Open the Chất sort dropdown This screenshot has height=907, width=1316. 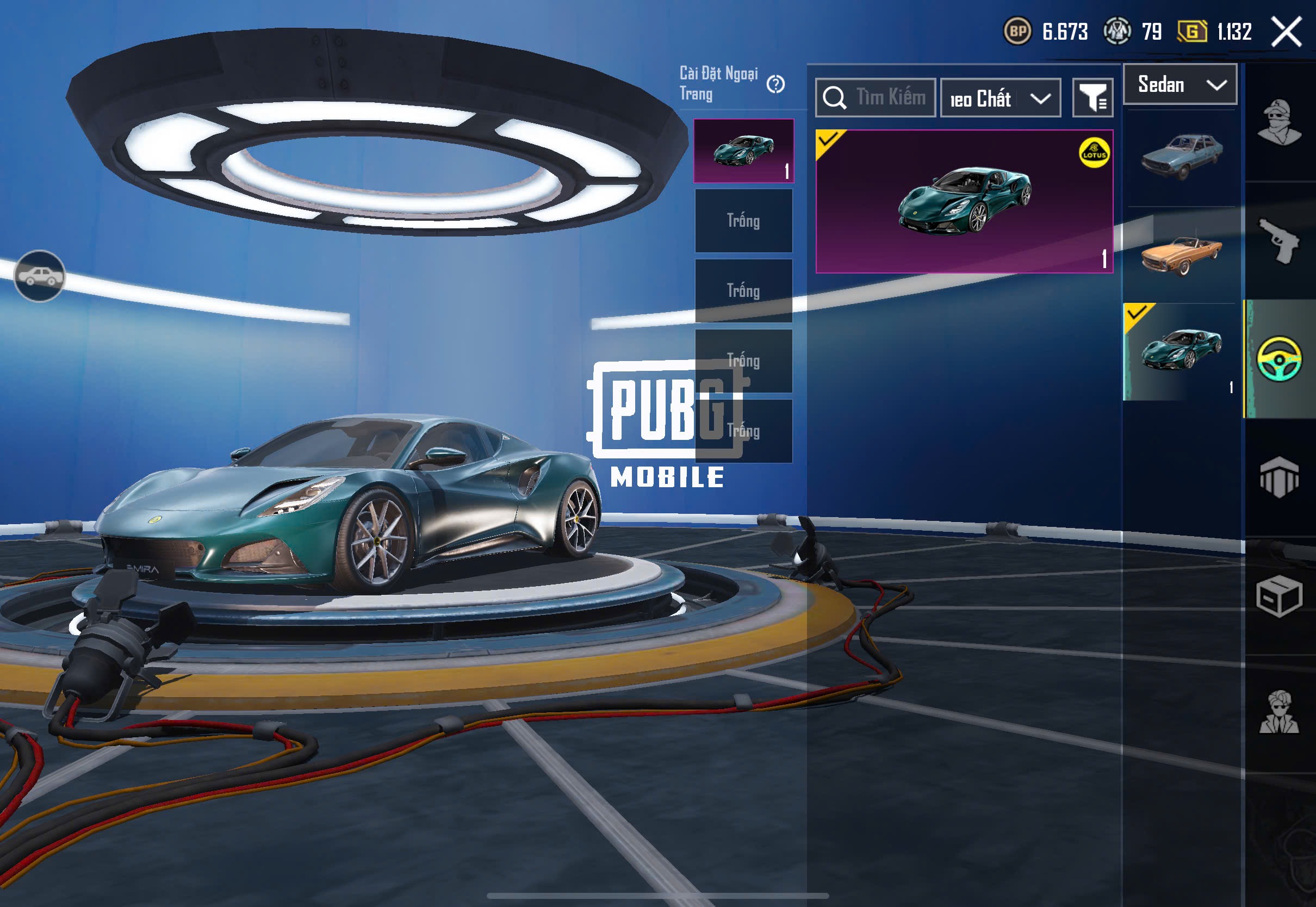pos(1000,98)
